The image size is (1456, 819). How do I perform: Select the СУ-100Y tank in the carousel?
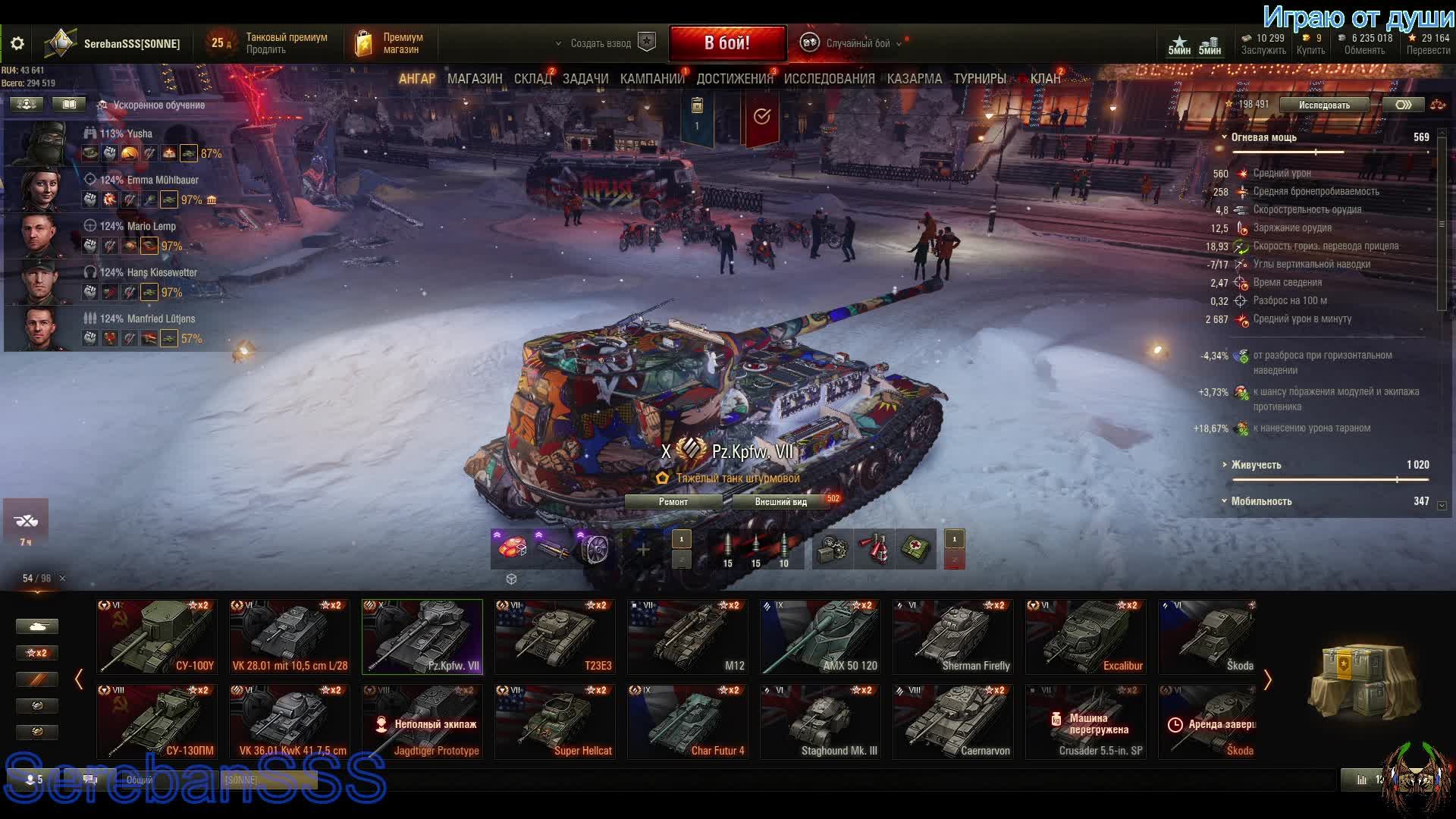(157, 636)
